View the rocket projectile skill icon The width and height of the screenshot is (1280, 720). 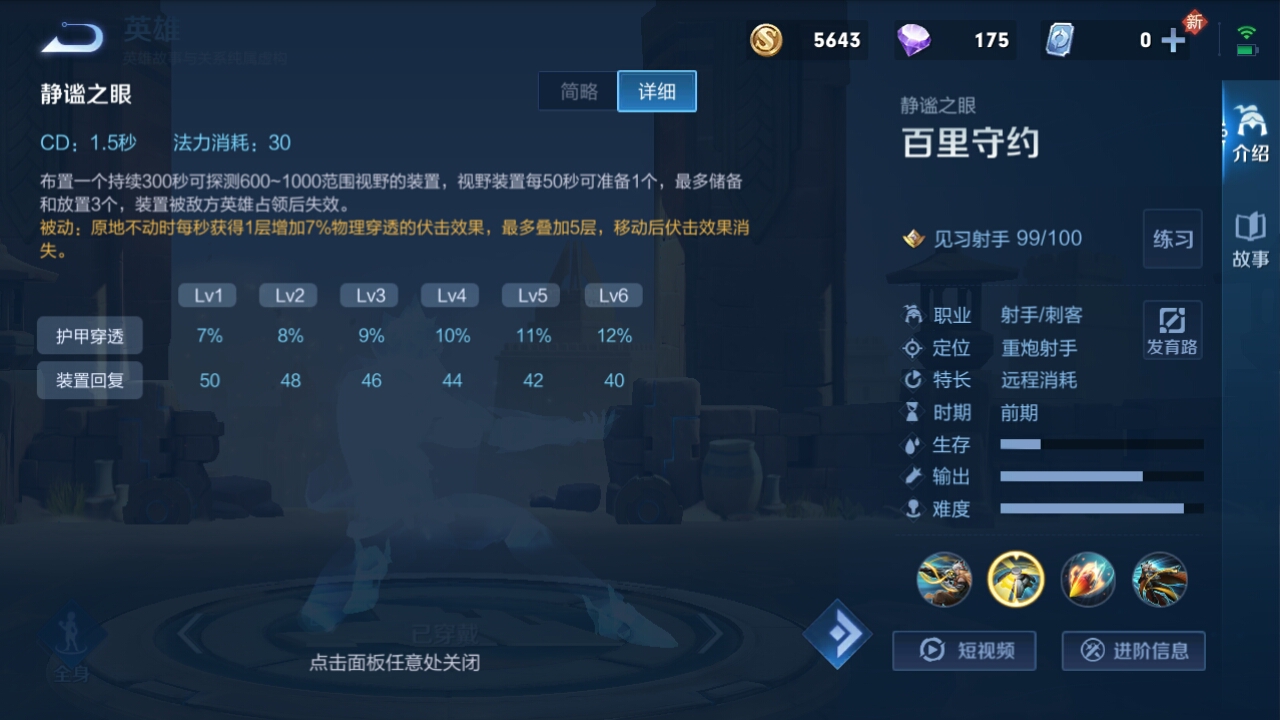coord(1087,580)
